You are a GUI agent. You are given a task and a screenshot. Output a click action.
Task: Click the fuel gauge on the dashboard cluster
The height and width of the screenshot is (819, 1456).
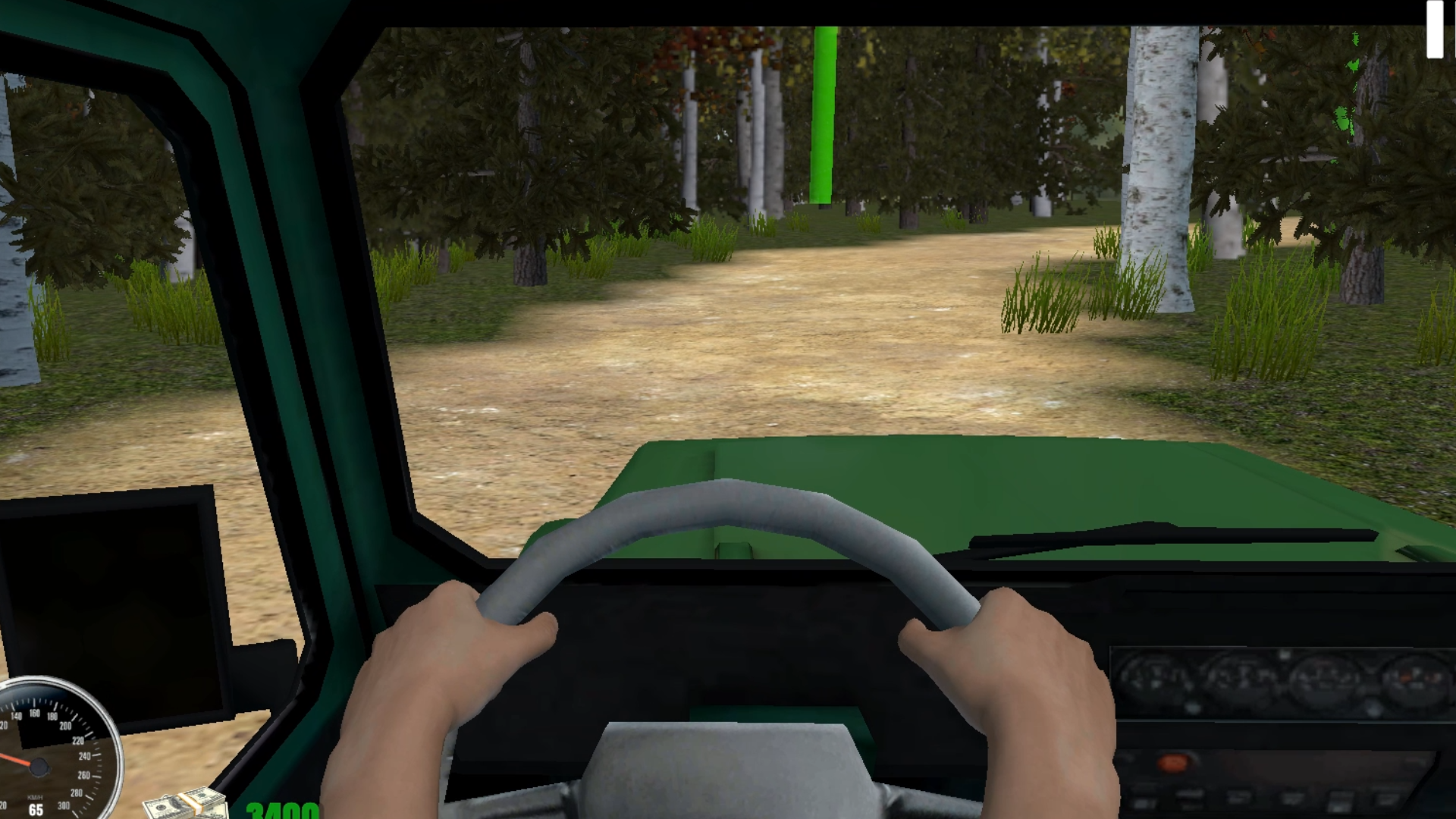[x=1415, y=678]
